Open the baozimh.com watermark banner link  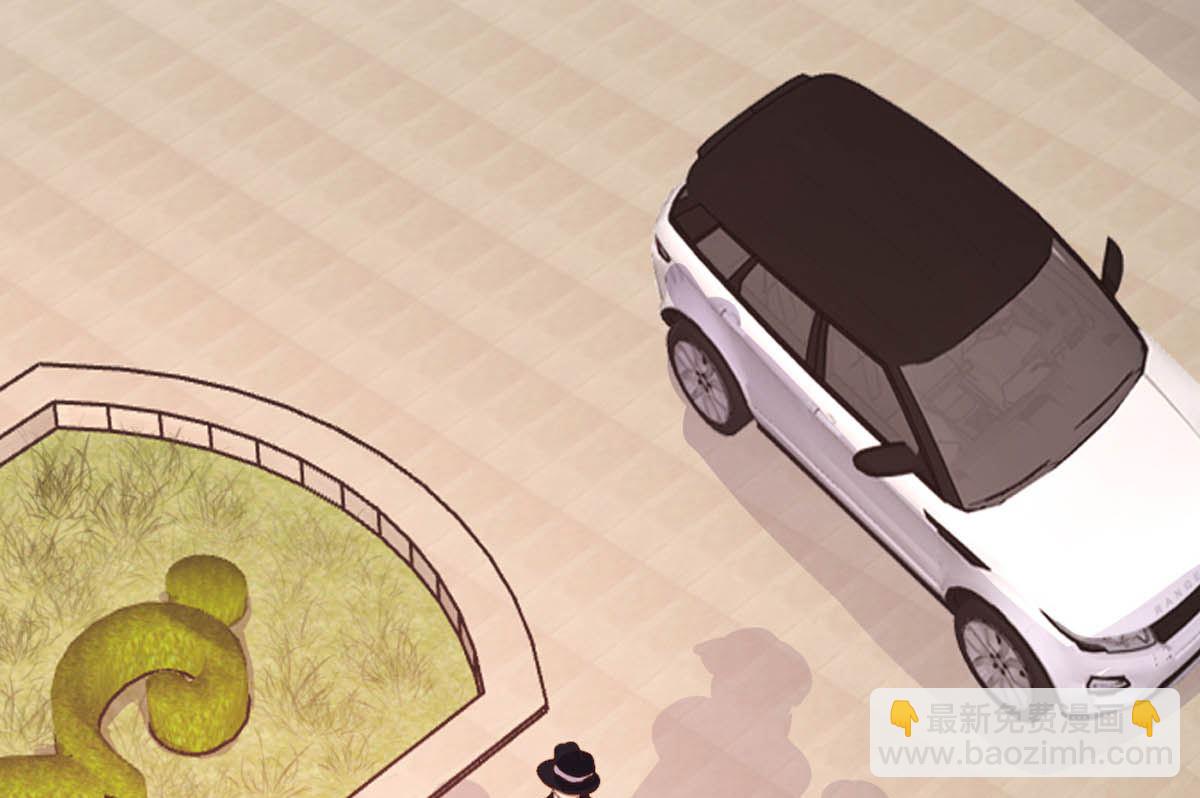tap(1023, 733)
